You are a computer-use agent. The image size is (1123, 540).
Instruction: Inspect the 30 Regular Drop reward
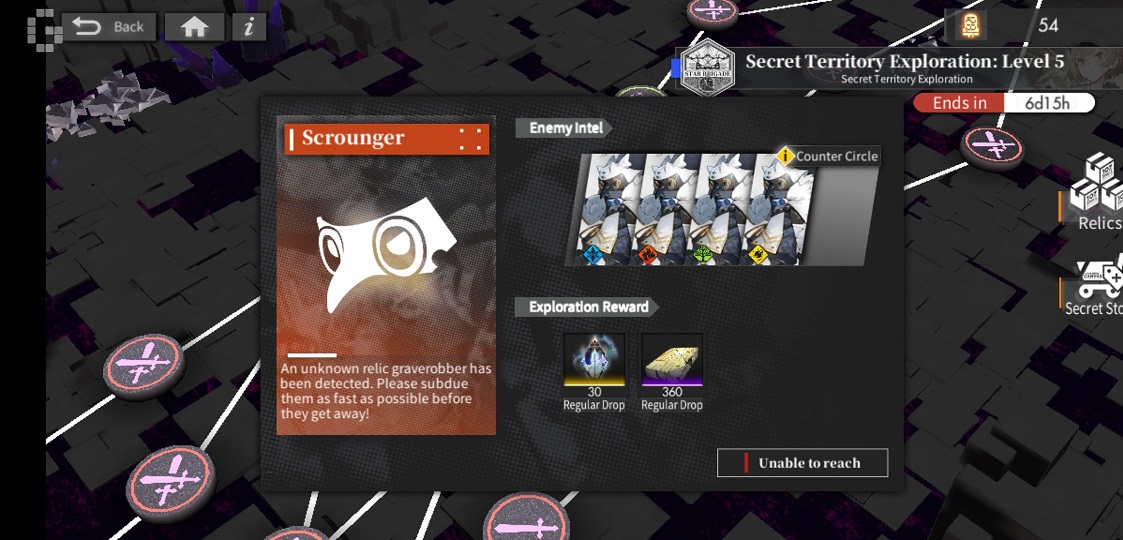[x=595, y=360]
